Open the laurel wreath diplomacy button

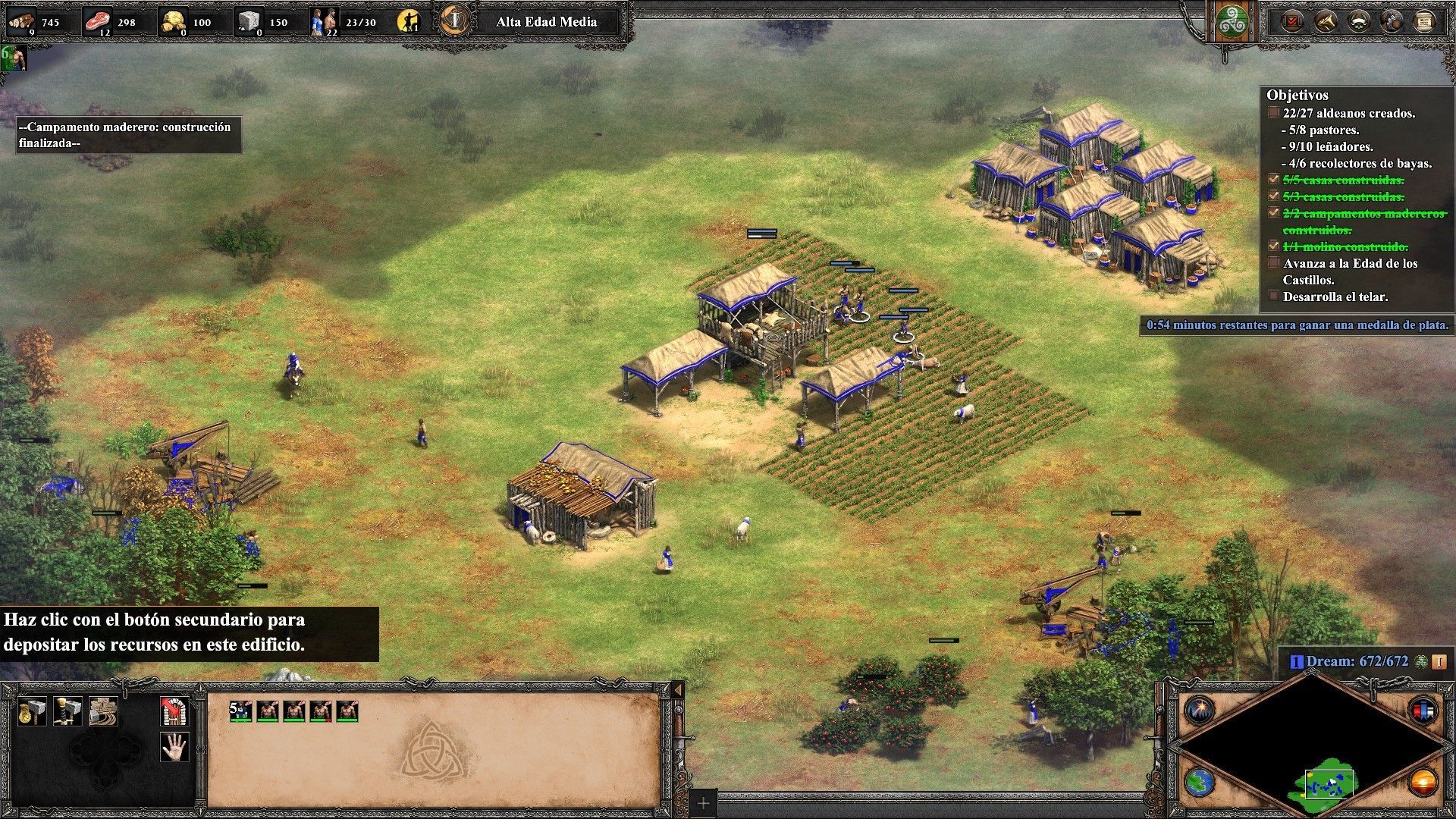1358,22
